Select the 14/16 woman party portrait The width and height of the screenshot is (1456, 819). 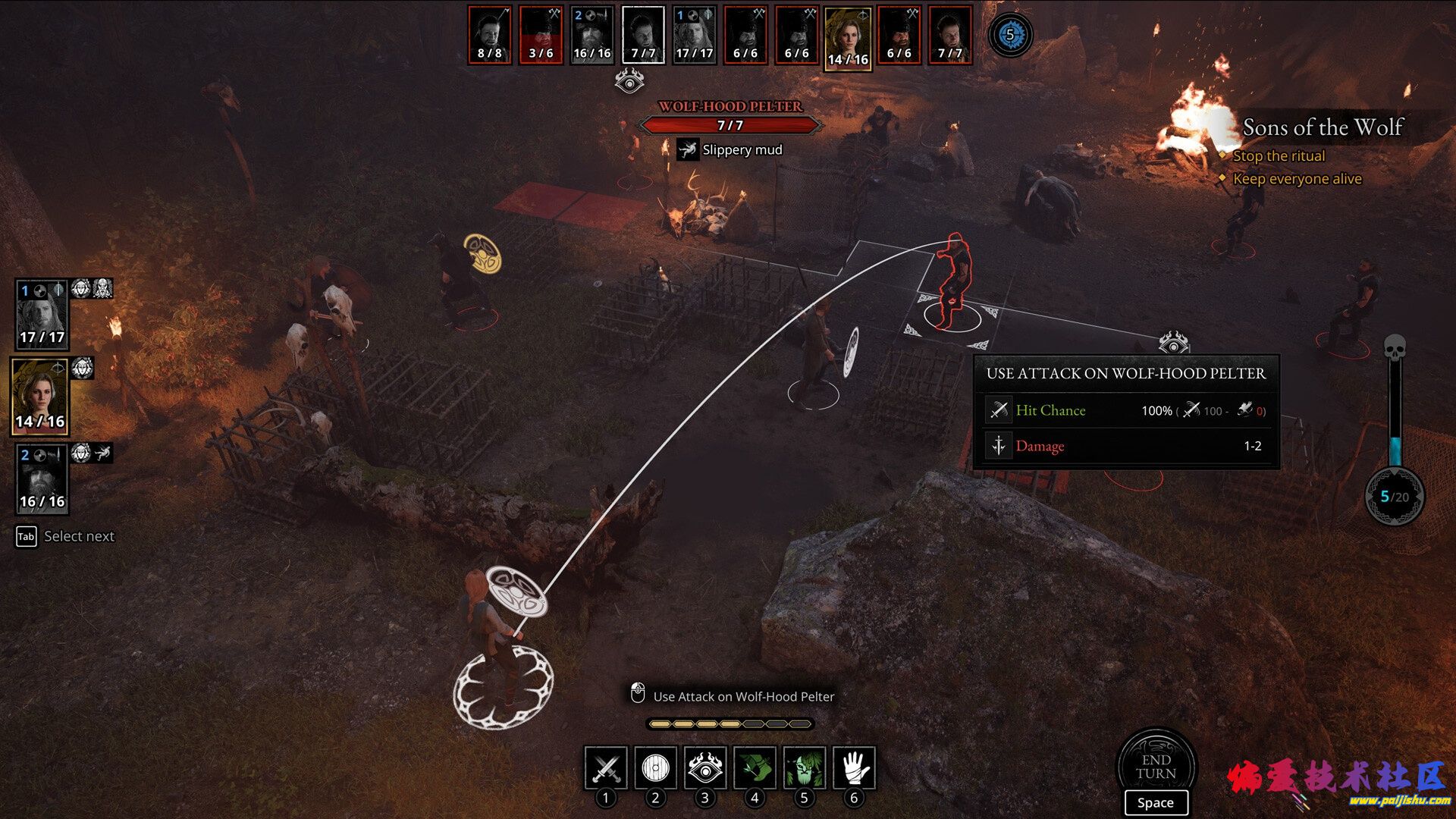point(40,397)
